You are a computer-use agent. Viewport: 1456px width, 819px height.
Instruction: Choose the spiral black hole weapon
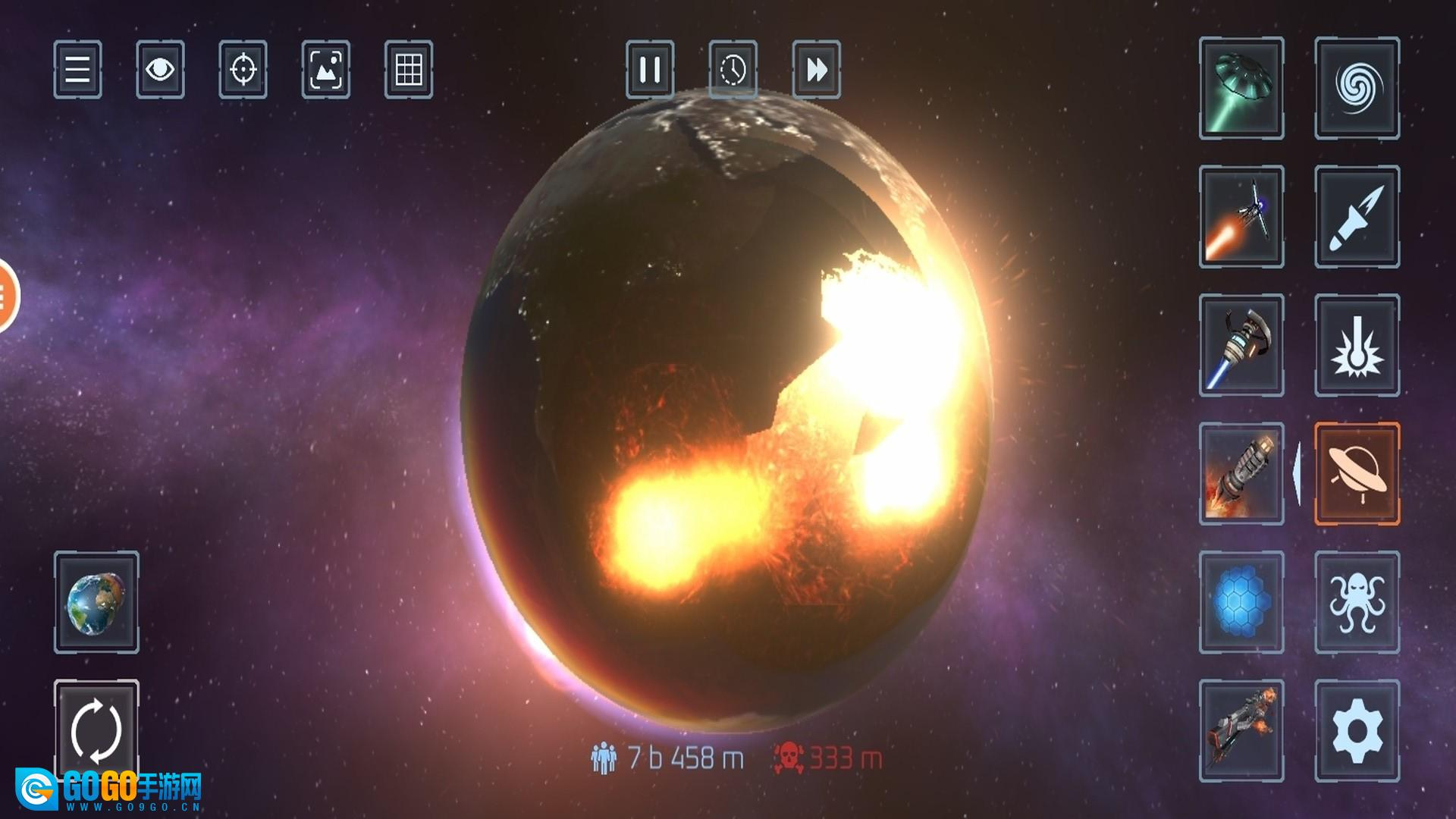tap(1357, 88)
